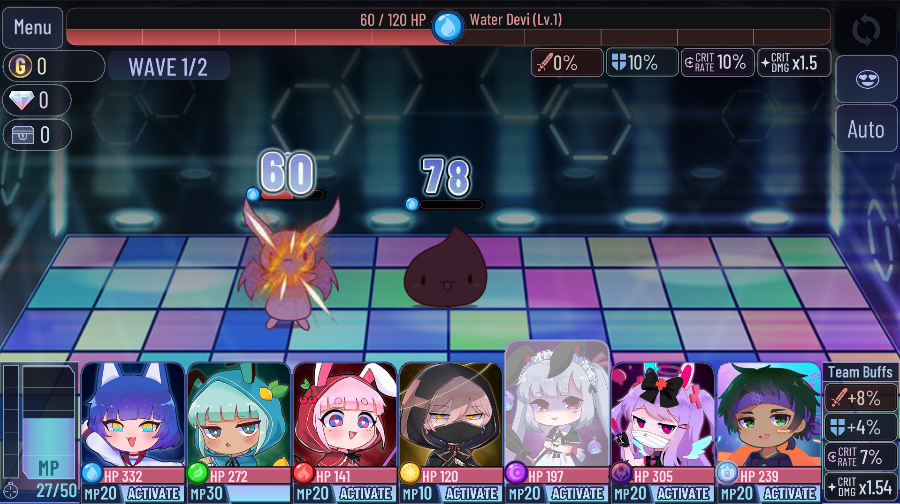Activate the HP 239 character's skill
900x504 pixels.
791,494
